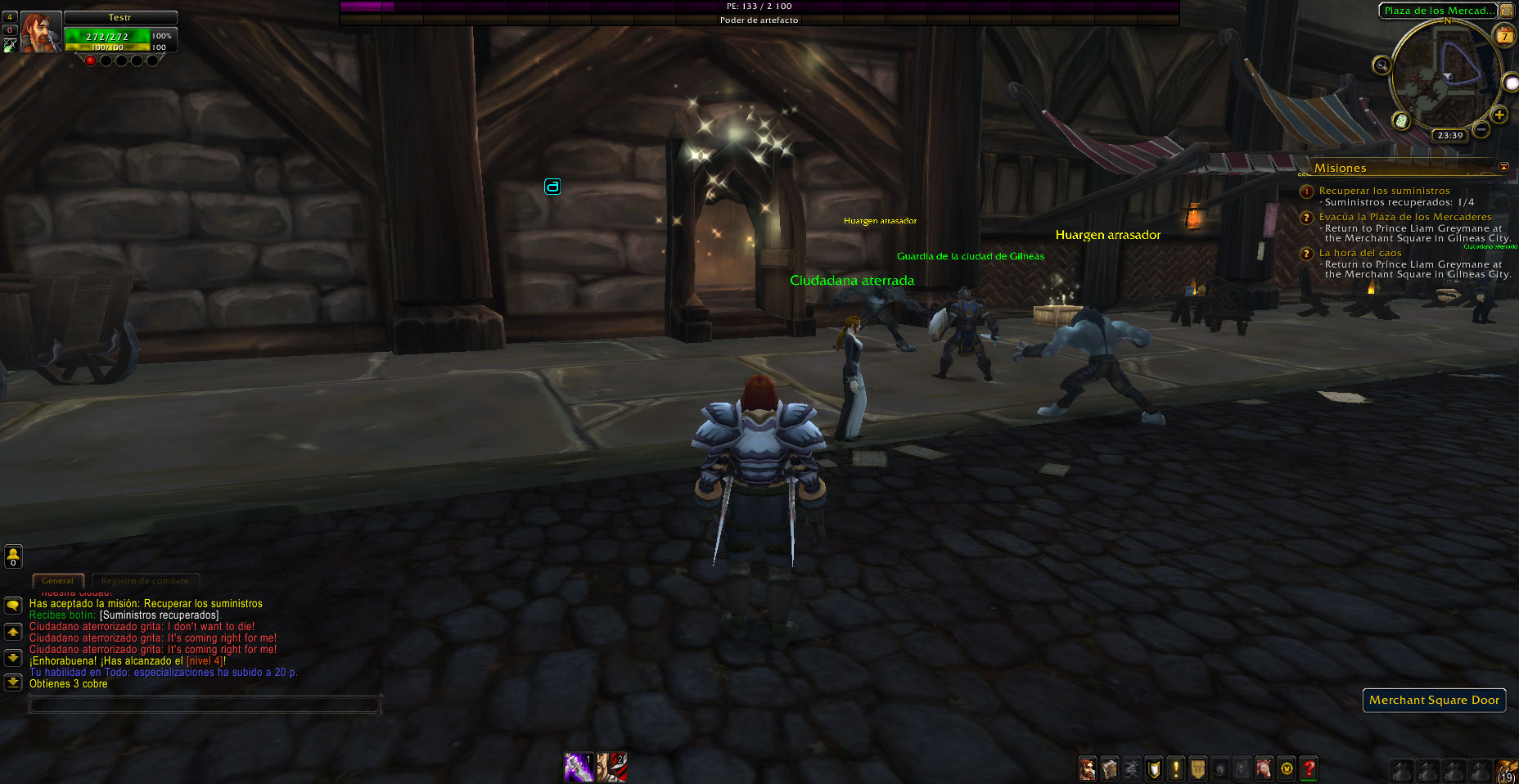Select the Recuperar los suministros quest
The width and height of the screenshot is (1519, 784).
pos(1384,191)
